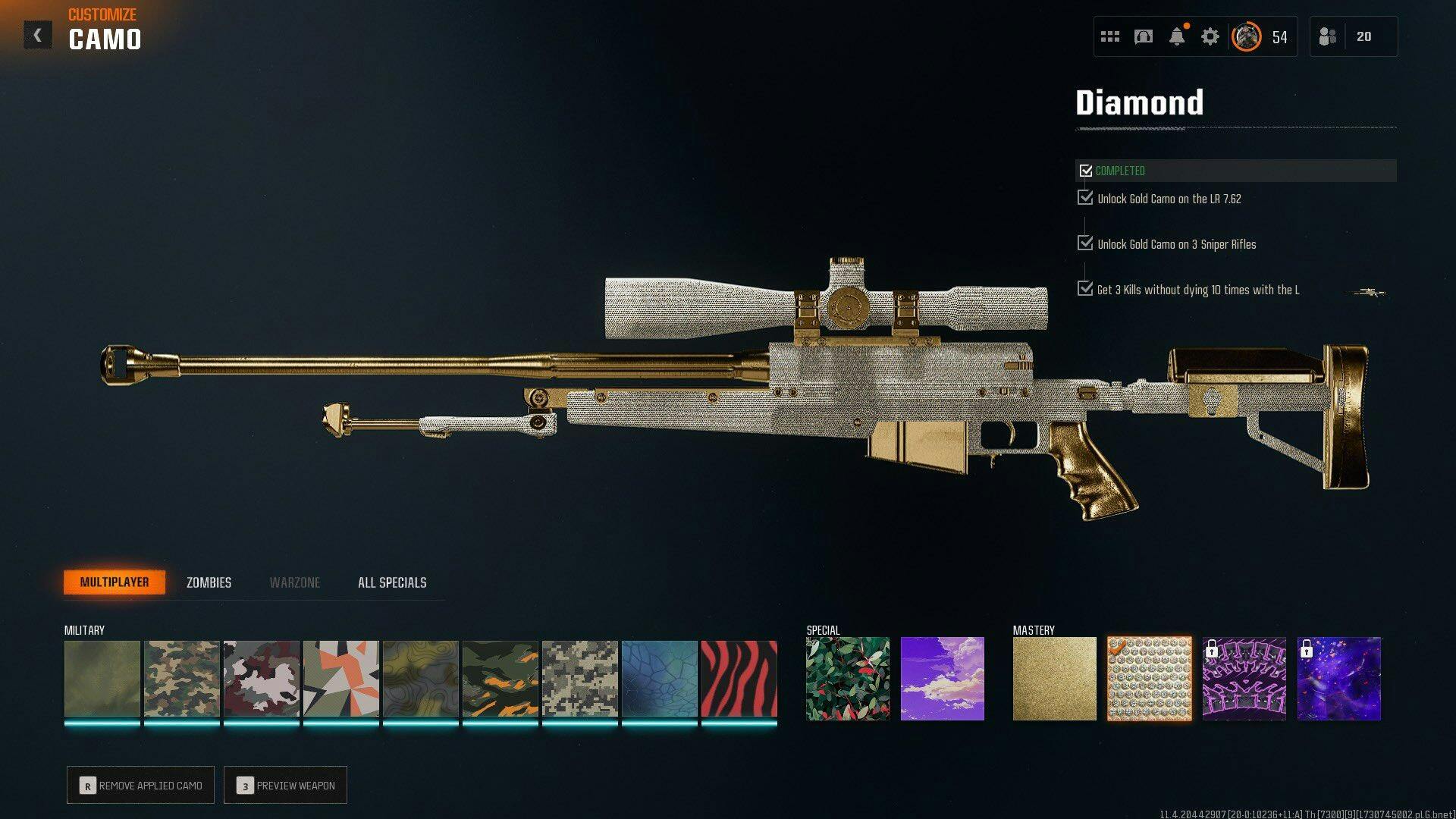Click Remove Applied Camo button
Screen dimensions: 1456x819
140,786
